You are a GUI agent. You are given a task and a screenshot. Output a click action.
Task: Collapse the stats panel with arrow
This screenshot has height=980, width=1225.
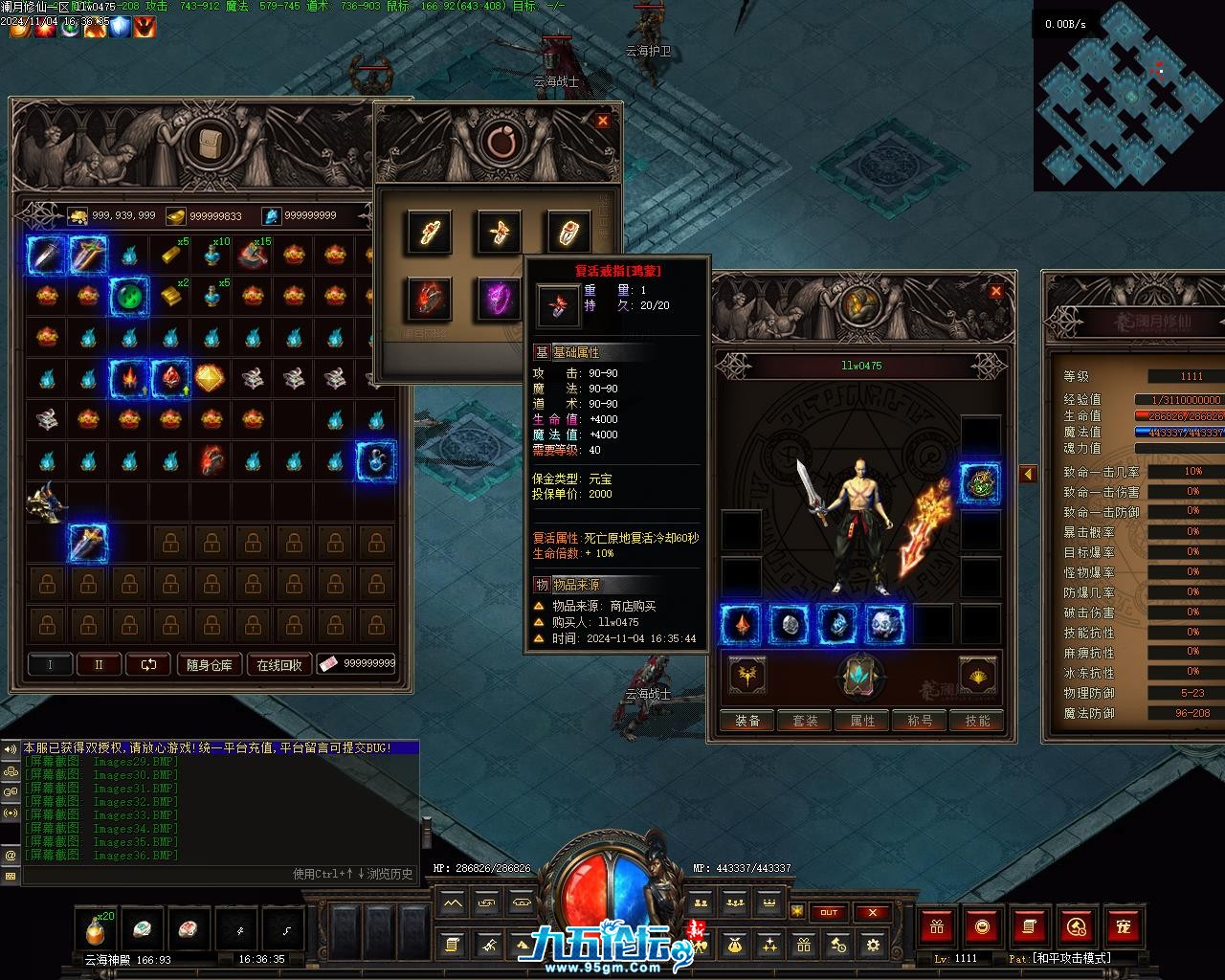(x=1028, y=474)
